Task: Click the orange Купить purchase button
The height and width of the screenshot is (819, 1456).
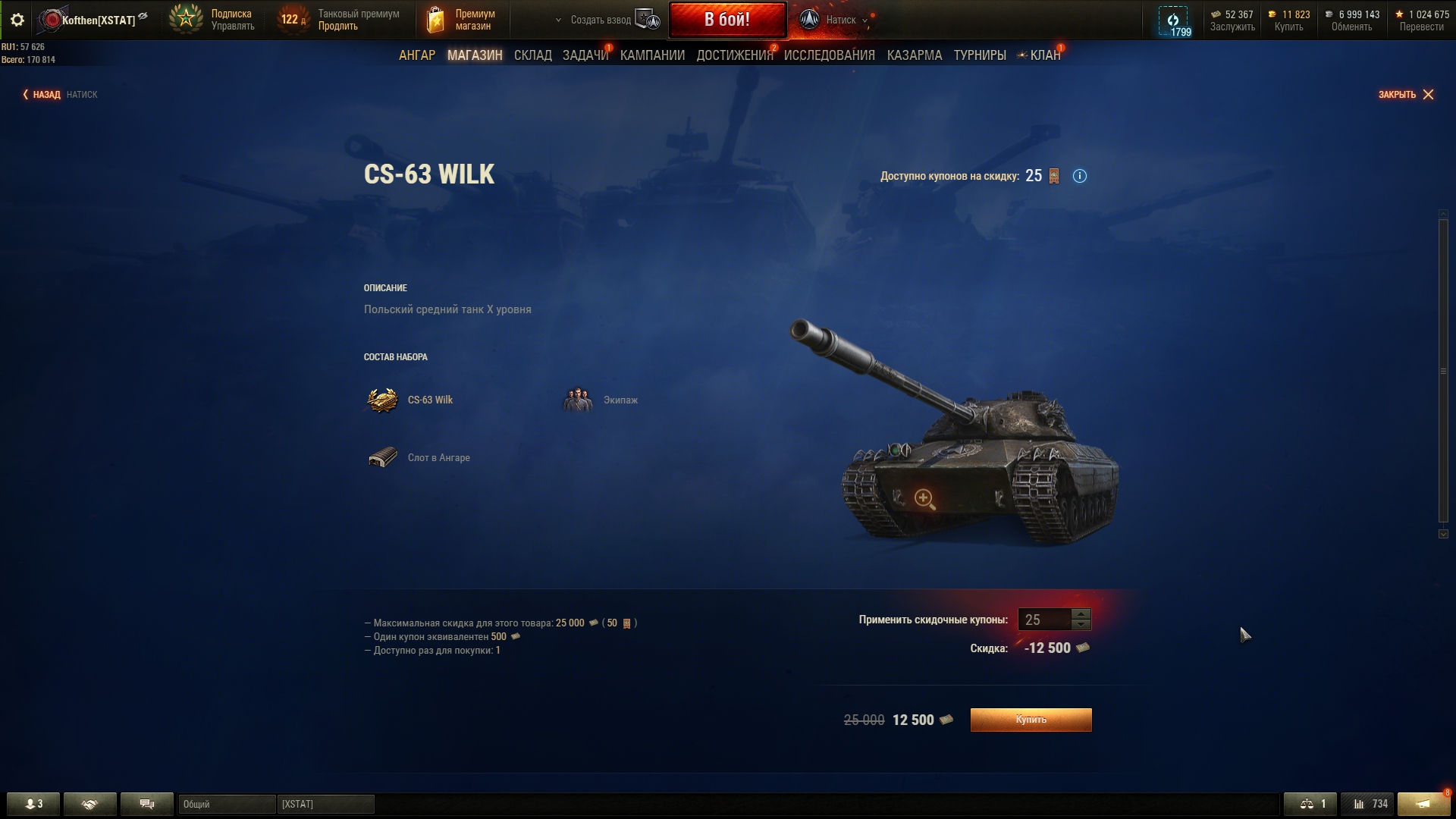Action: click(1031, 720)
